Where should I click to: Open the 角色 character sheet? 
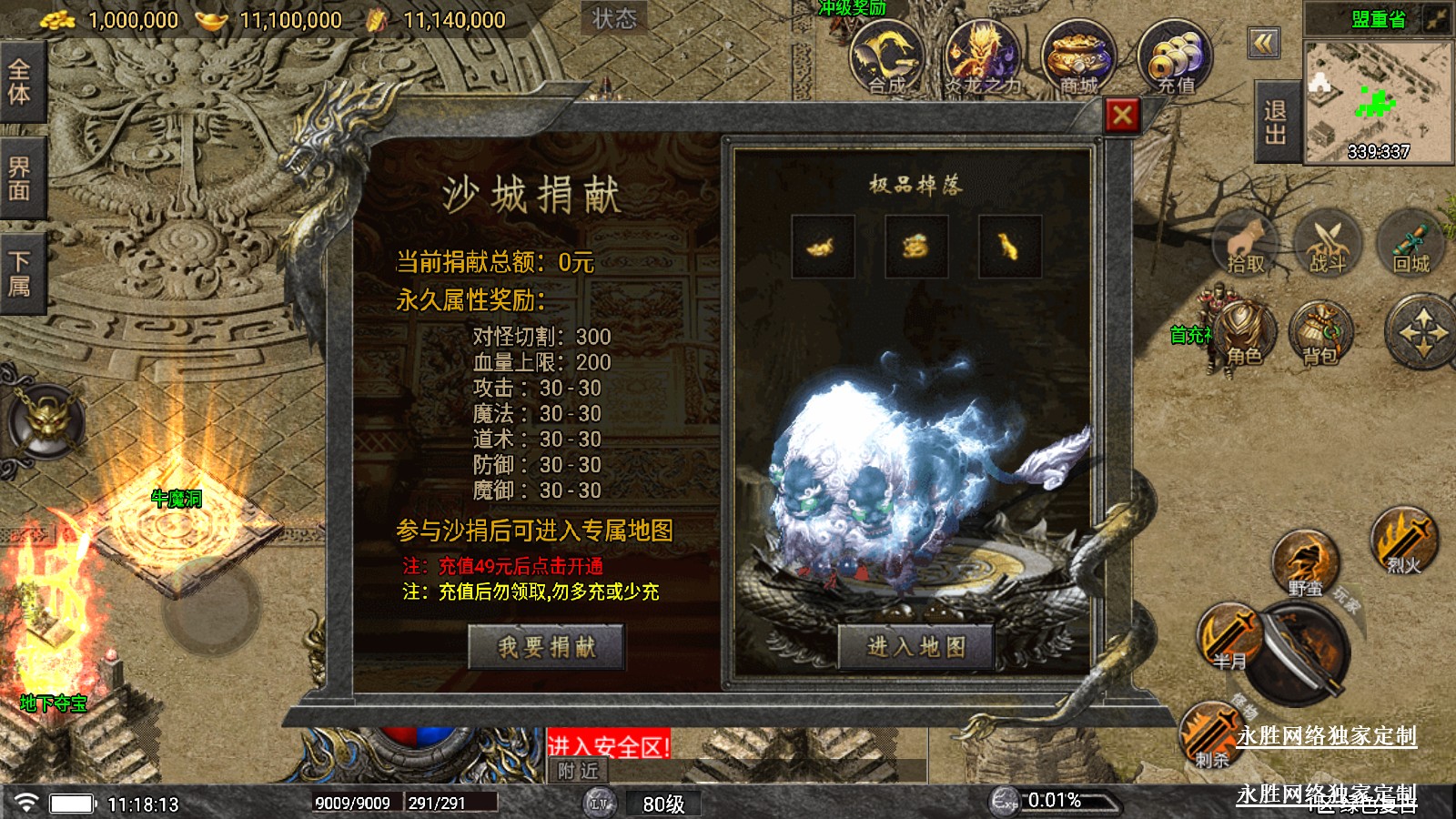[x=1243, y=334]
